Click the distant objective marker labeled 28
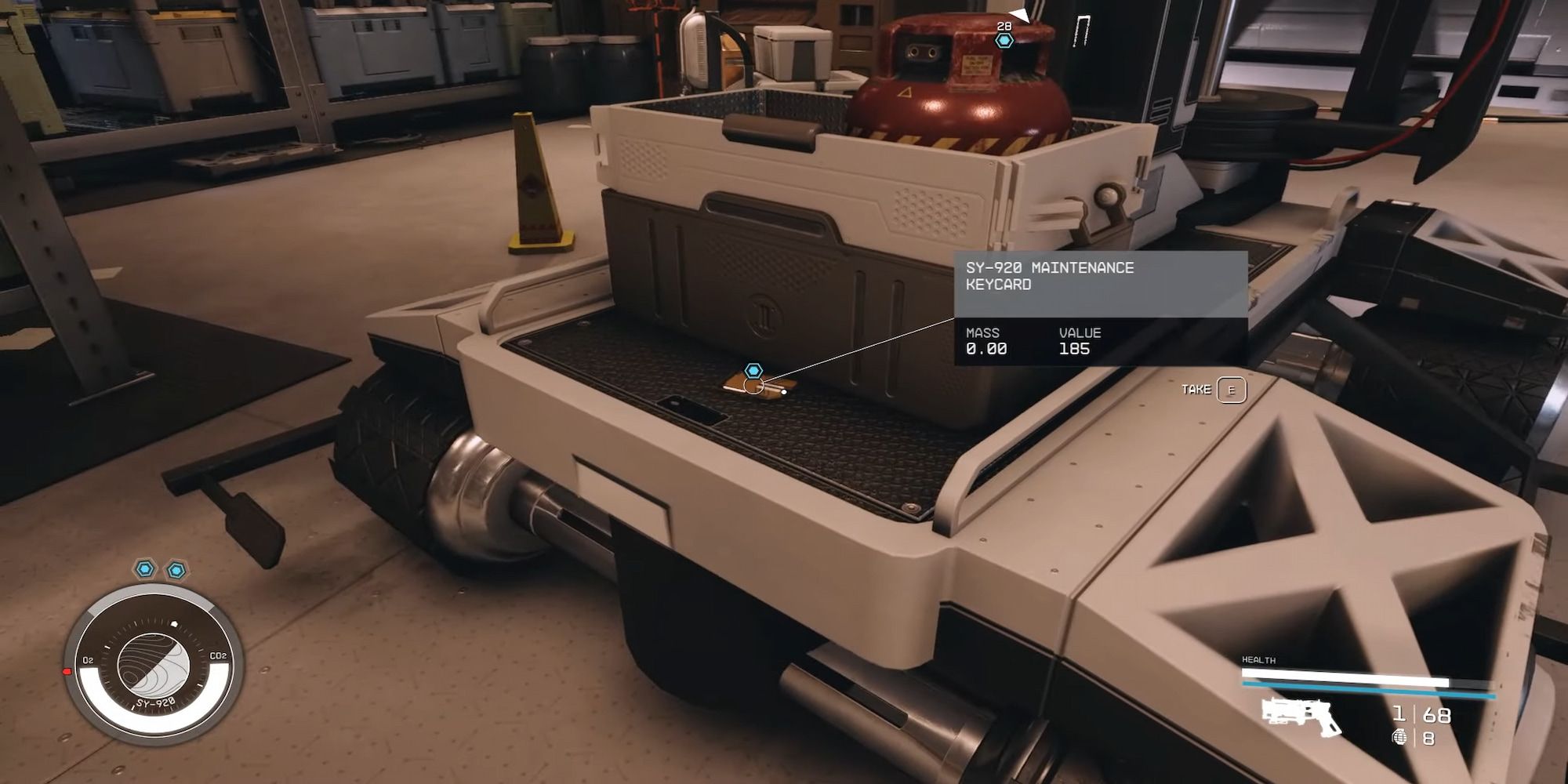 click(1004, 40)
